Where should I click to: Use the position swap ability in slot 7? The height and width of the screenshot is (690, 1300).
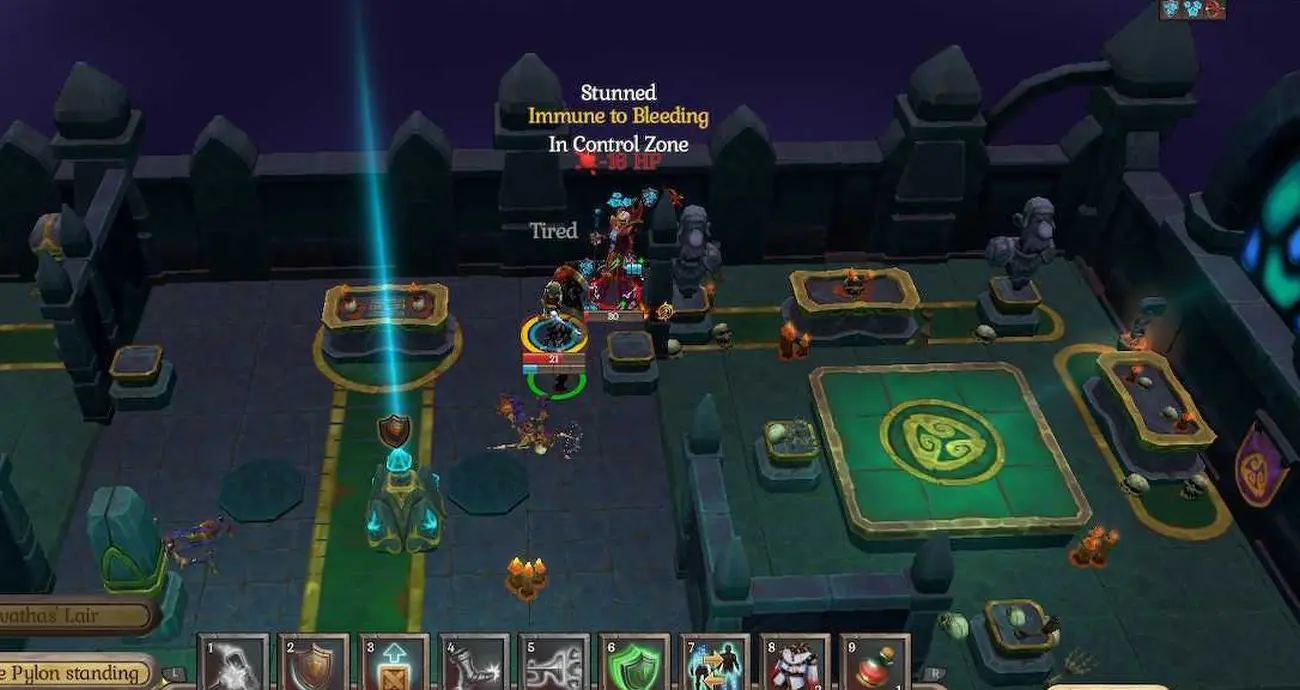pyautogui.click(x=713, y=663)
